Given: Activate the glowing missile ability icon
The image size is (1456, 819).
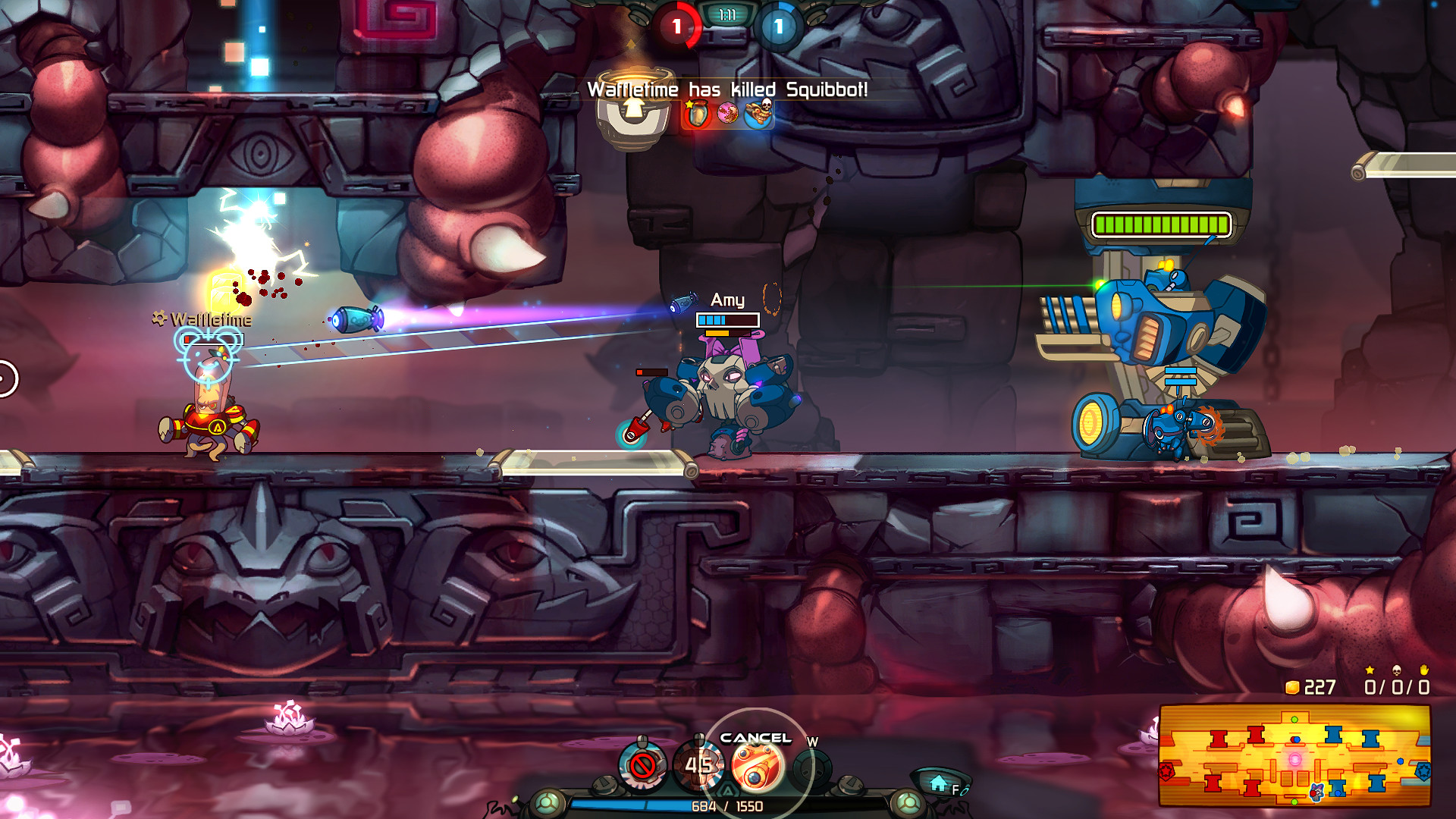Looking at the screenshot, I should 756,768.
